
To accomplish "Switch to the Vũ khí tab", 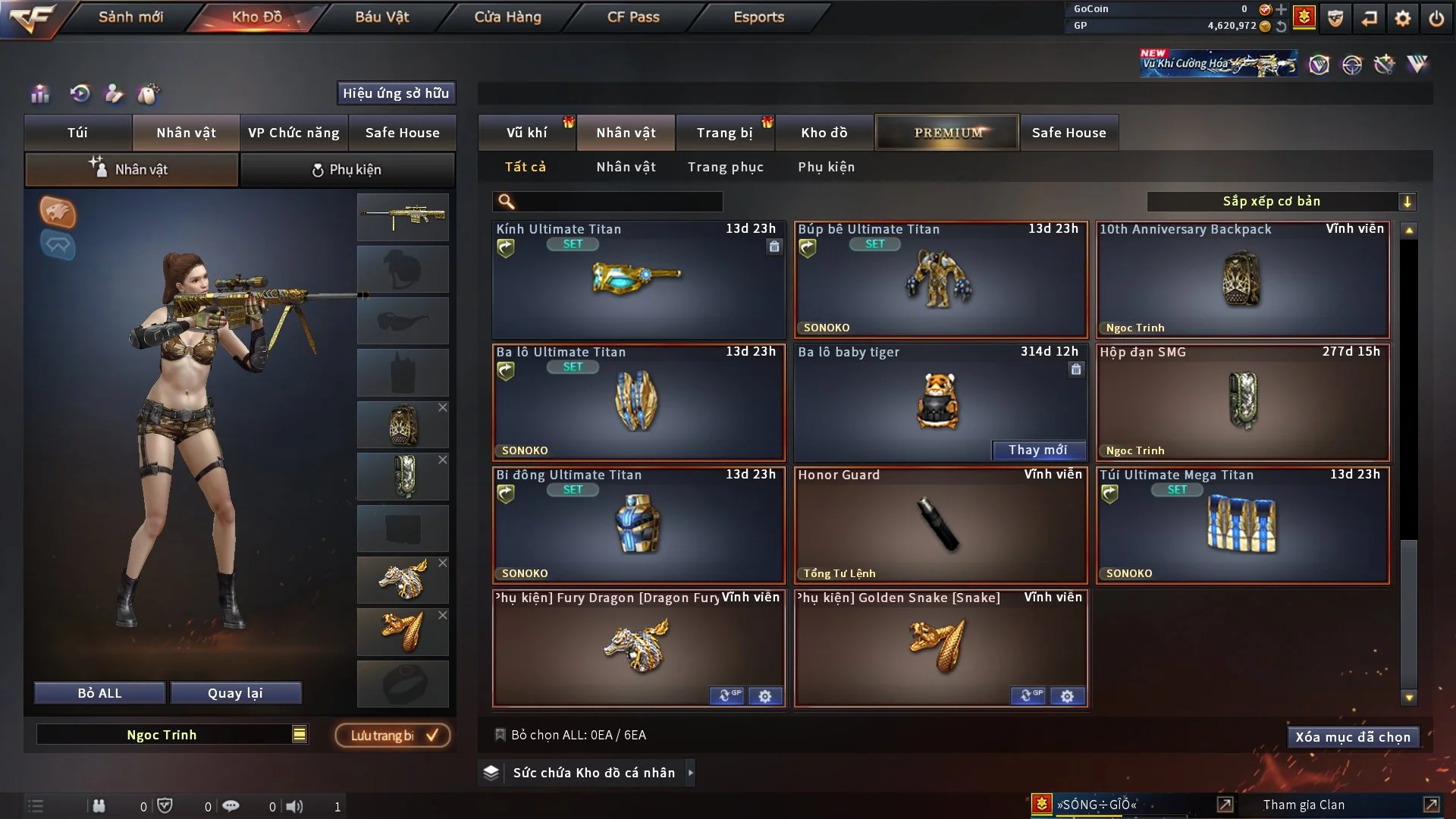I will 526,133.
